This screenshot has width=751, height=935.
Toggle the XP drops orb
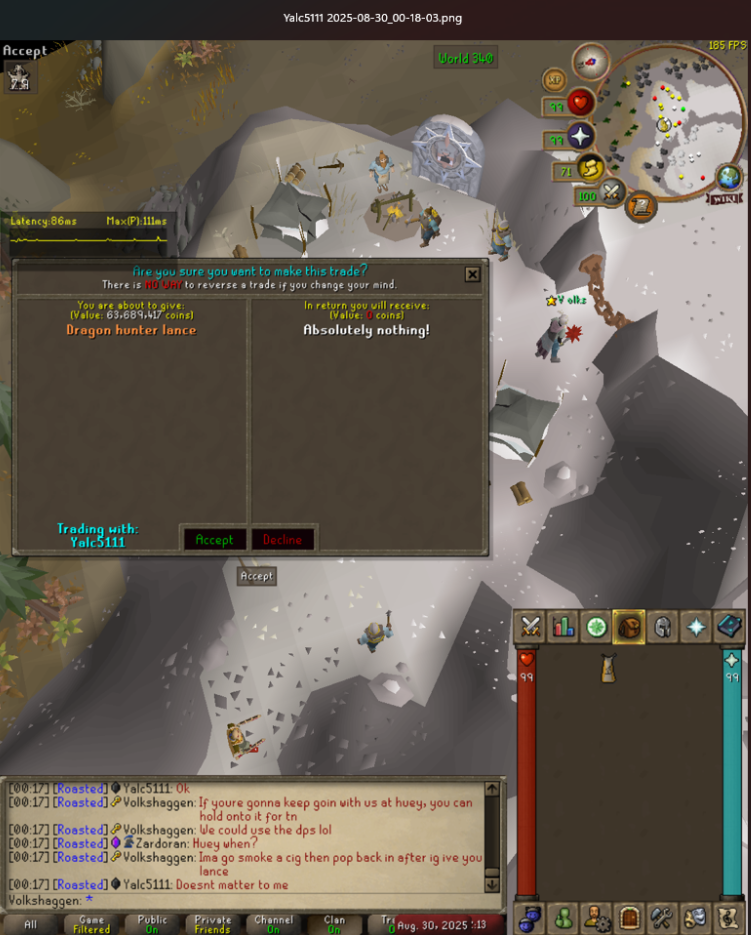pyautogui.click(x=554, y=80)
